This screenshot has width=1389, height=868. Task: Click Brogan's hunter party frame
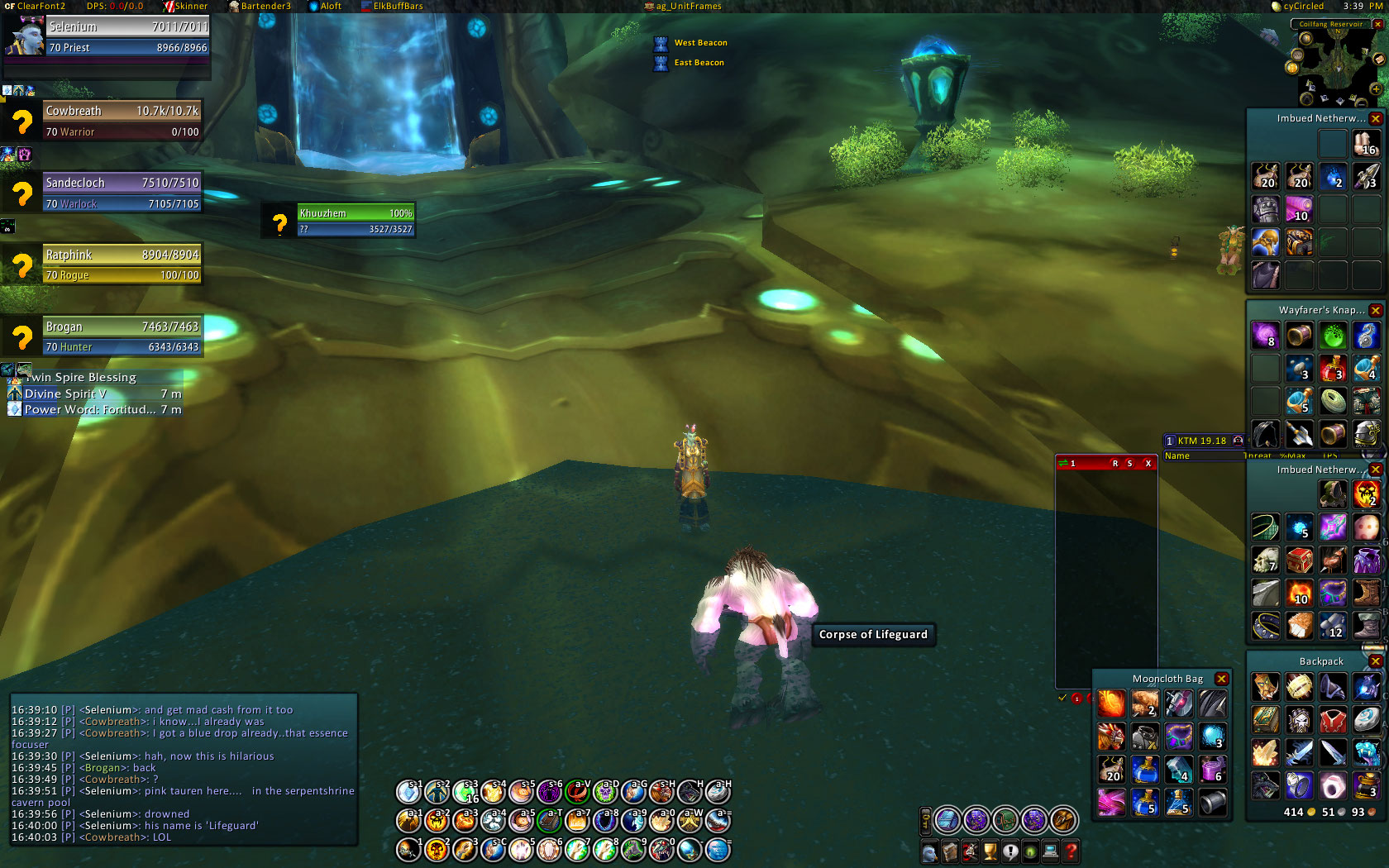click(122, 336)
